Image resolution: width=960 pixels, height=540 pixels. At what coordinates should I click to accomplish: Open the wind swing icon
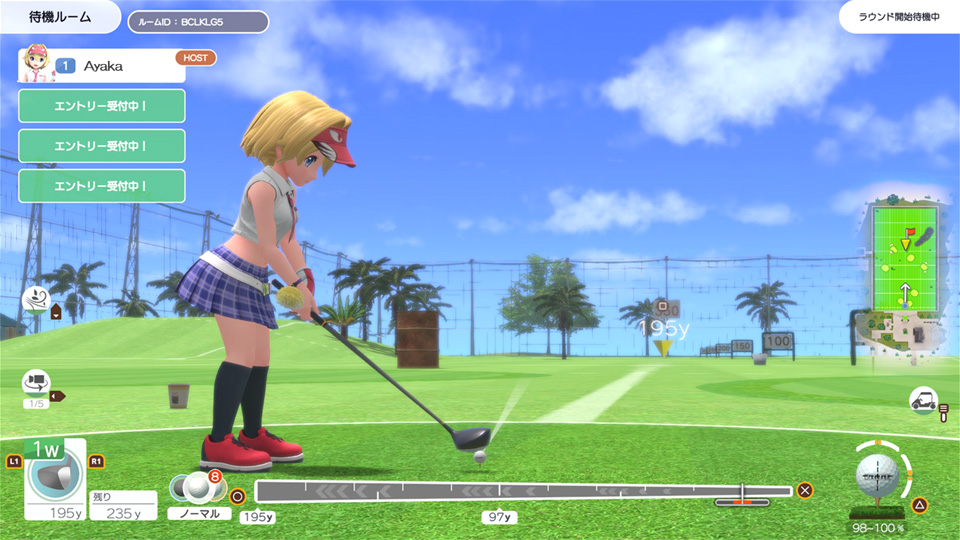pos(36,298)
